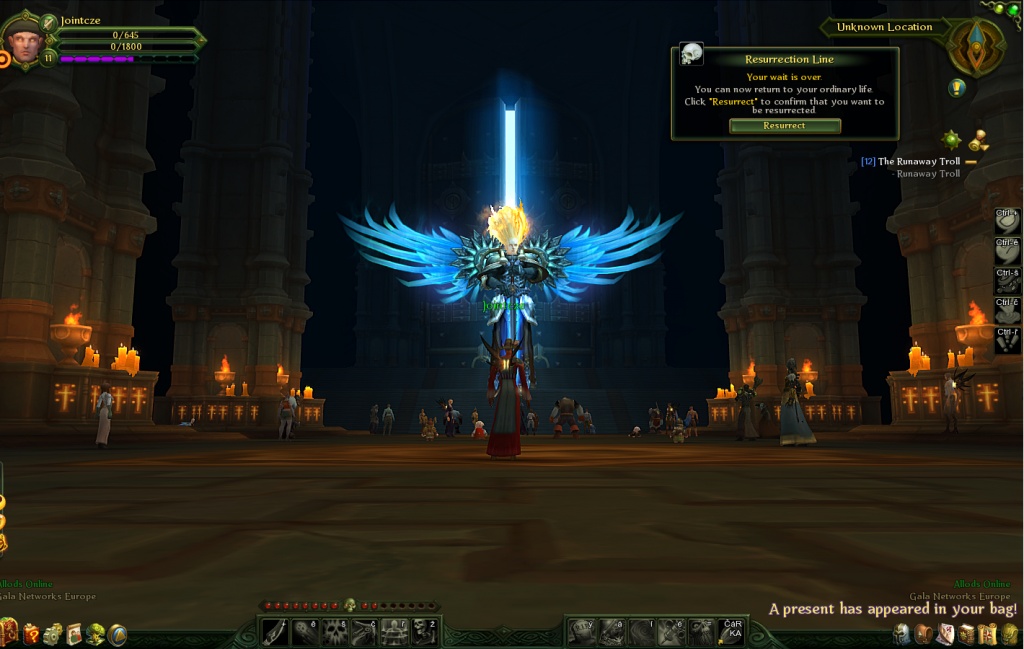Open the helmet character icon
The width and height of the screenshot is (1024, 649).
click(901, 633)
